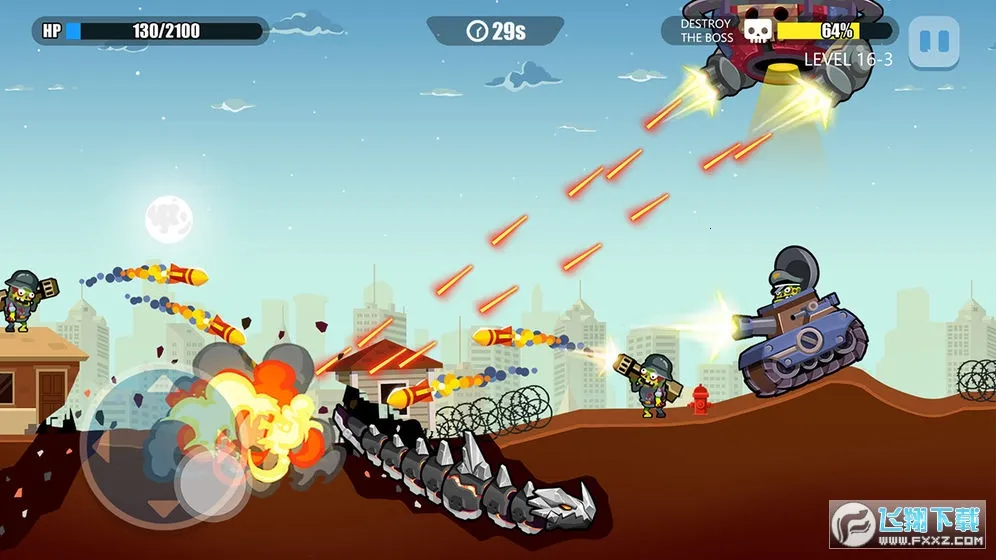Pause the game with the pause button
Screen dimensions: 996x560
click(x=933, y=42)
